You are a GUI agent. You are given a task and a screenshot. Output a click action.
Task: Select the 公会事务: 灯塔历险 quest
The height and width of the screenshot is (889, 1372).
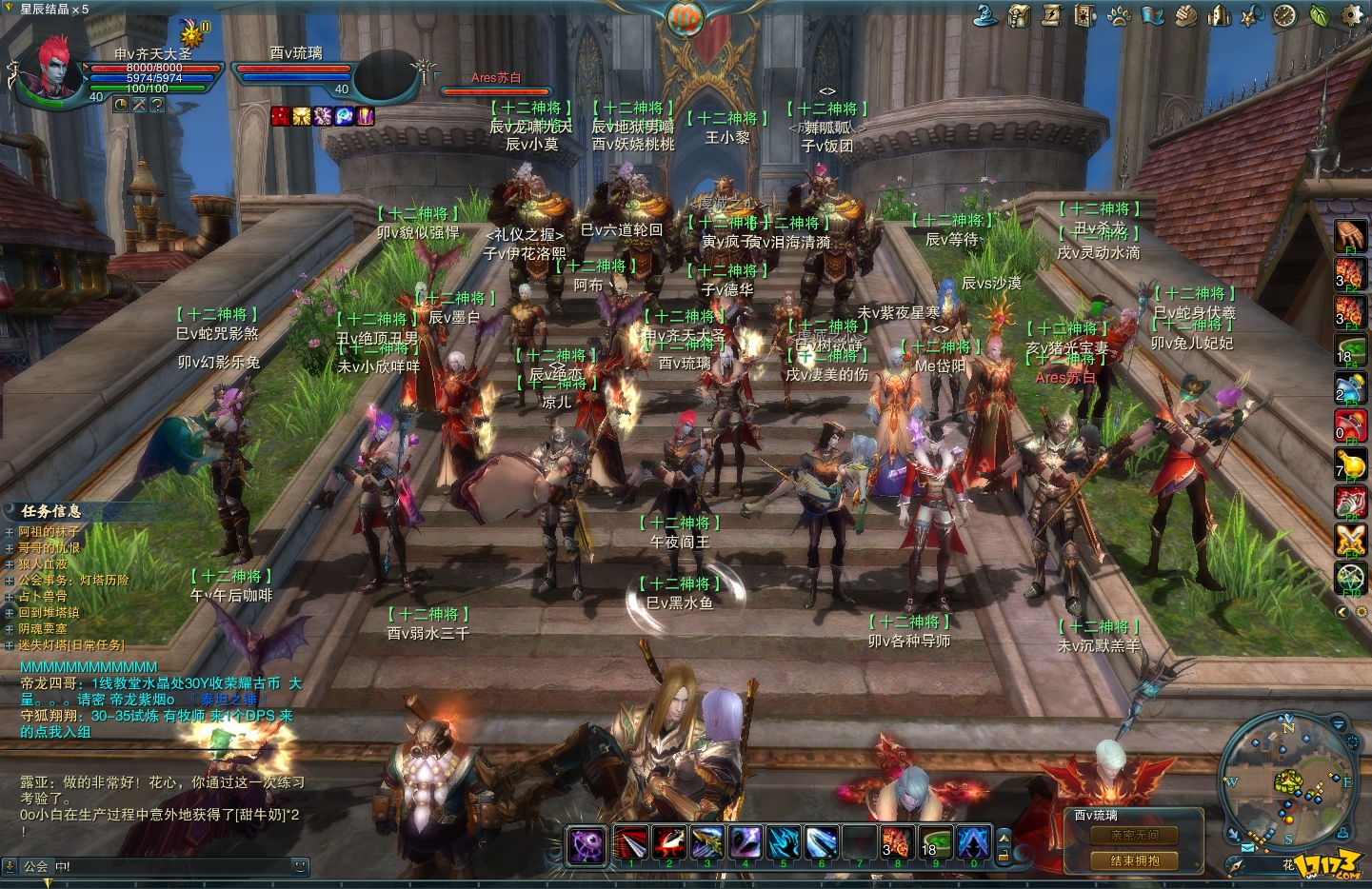(x=73, y=580)
